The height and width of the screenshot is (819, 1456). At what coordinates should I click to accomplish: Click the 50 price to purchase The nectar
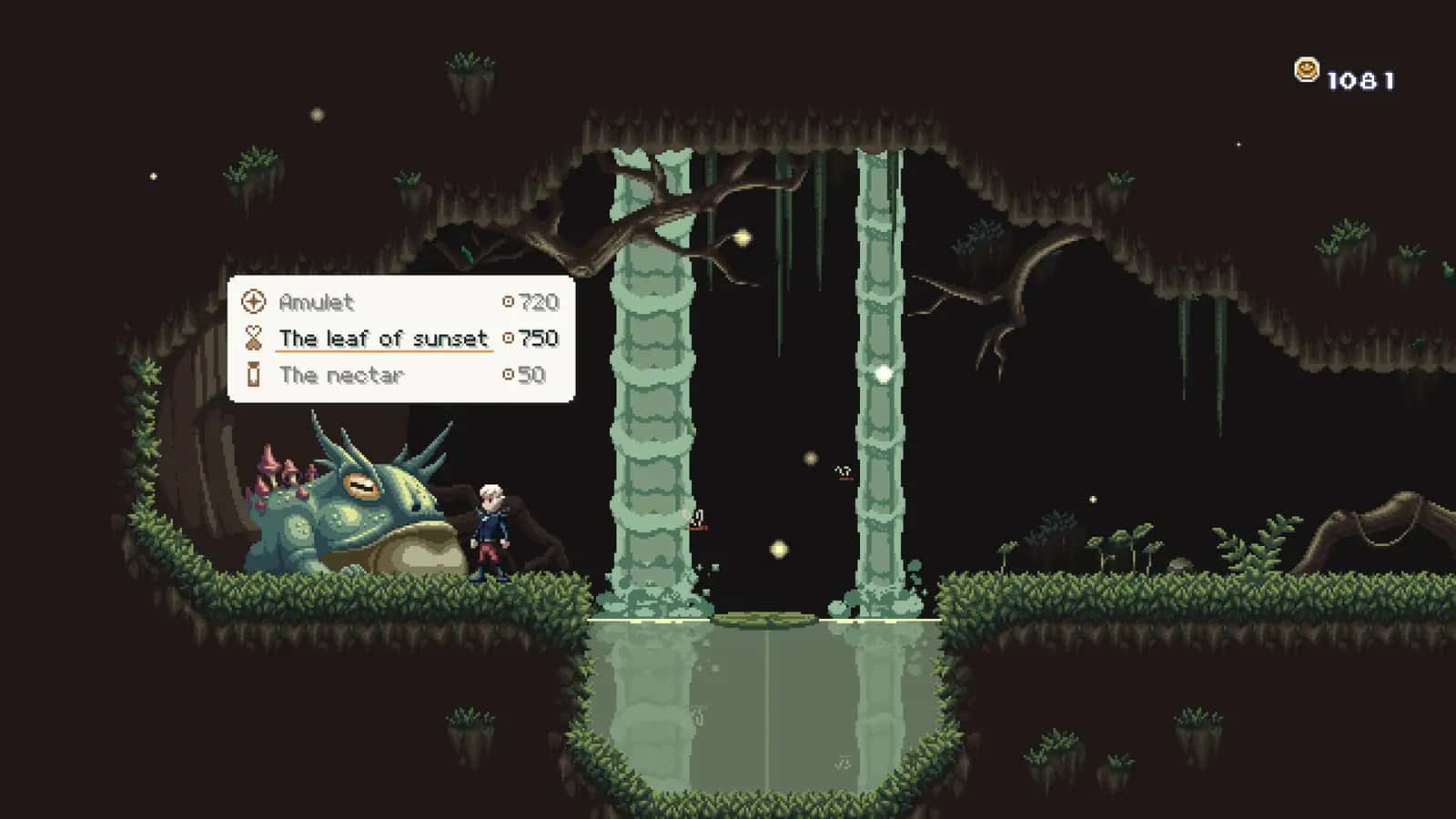click(x=531, y=376)
